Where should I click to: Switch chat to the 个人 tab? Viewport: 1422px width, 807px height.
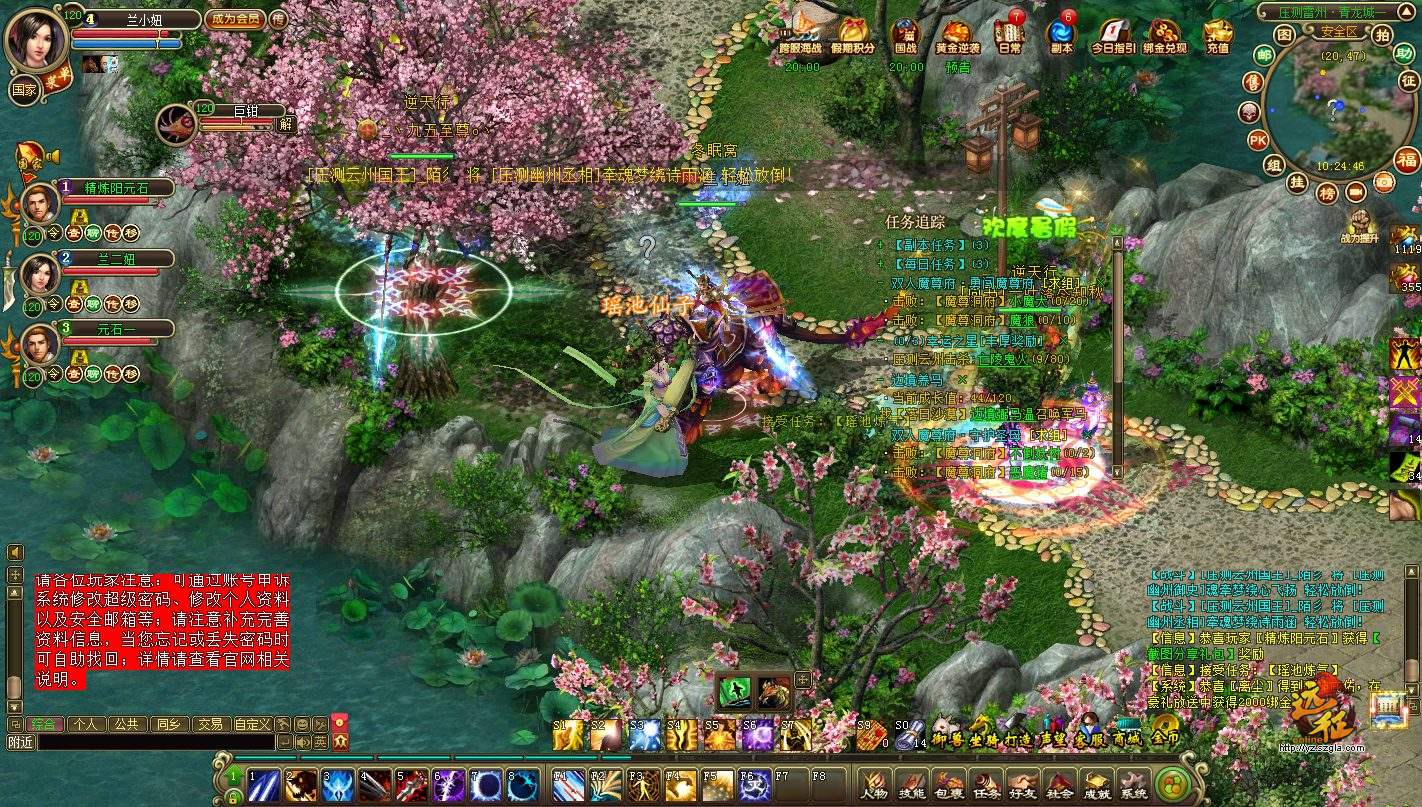click(x=86, y=723)
